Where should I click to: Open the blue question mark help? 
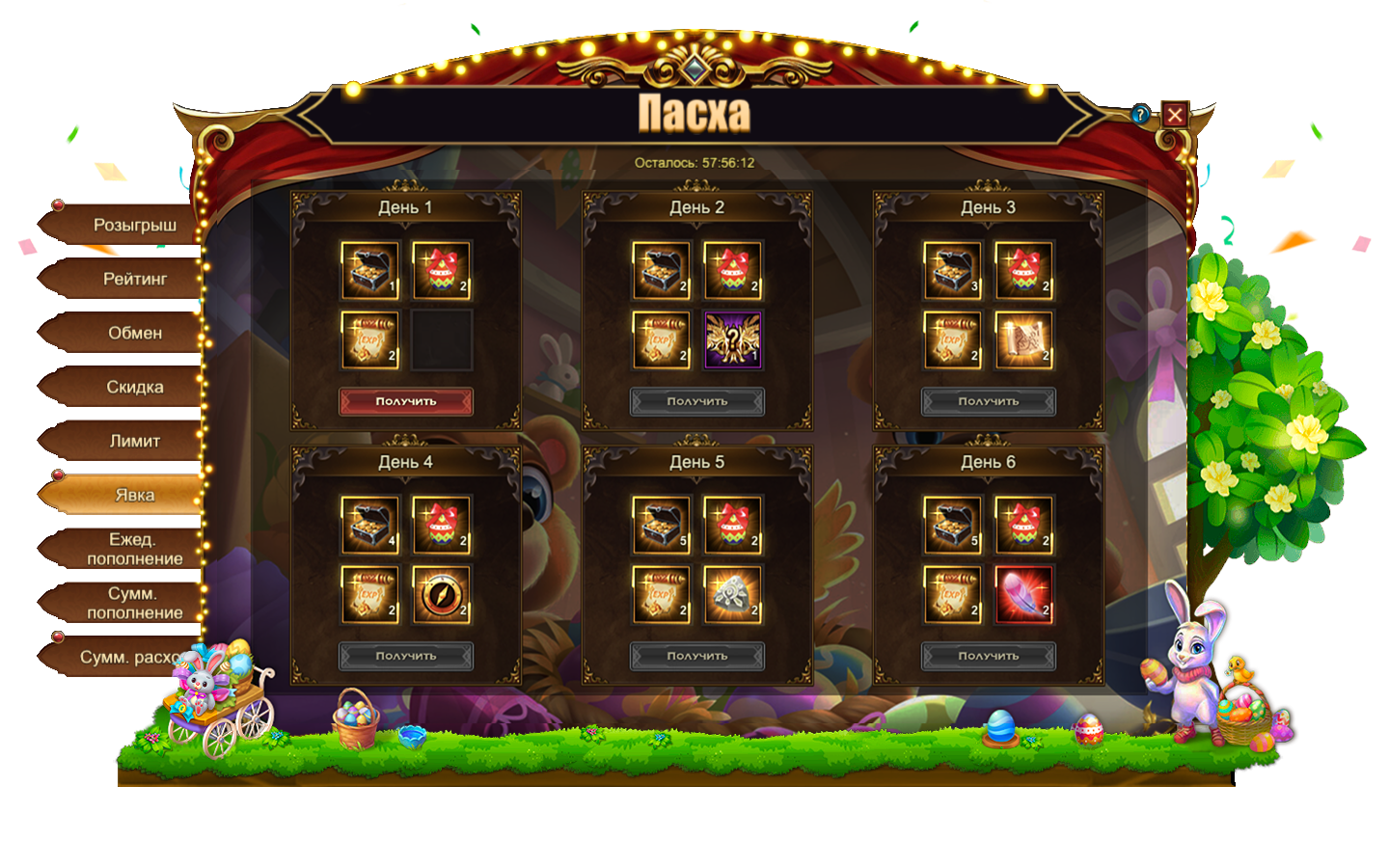[x=1141, y=114]
